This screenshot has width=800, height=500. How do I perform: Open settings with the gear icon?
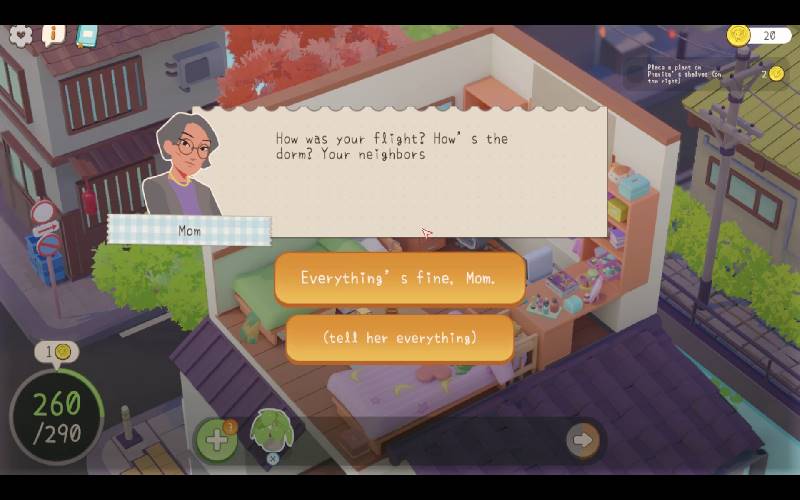[20, 35]
